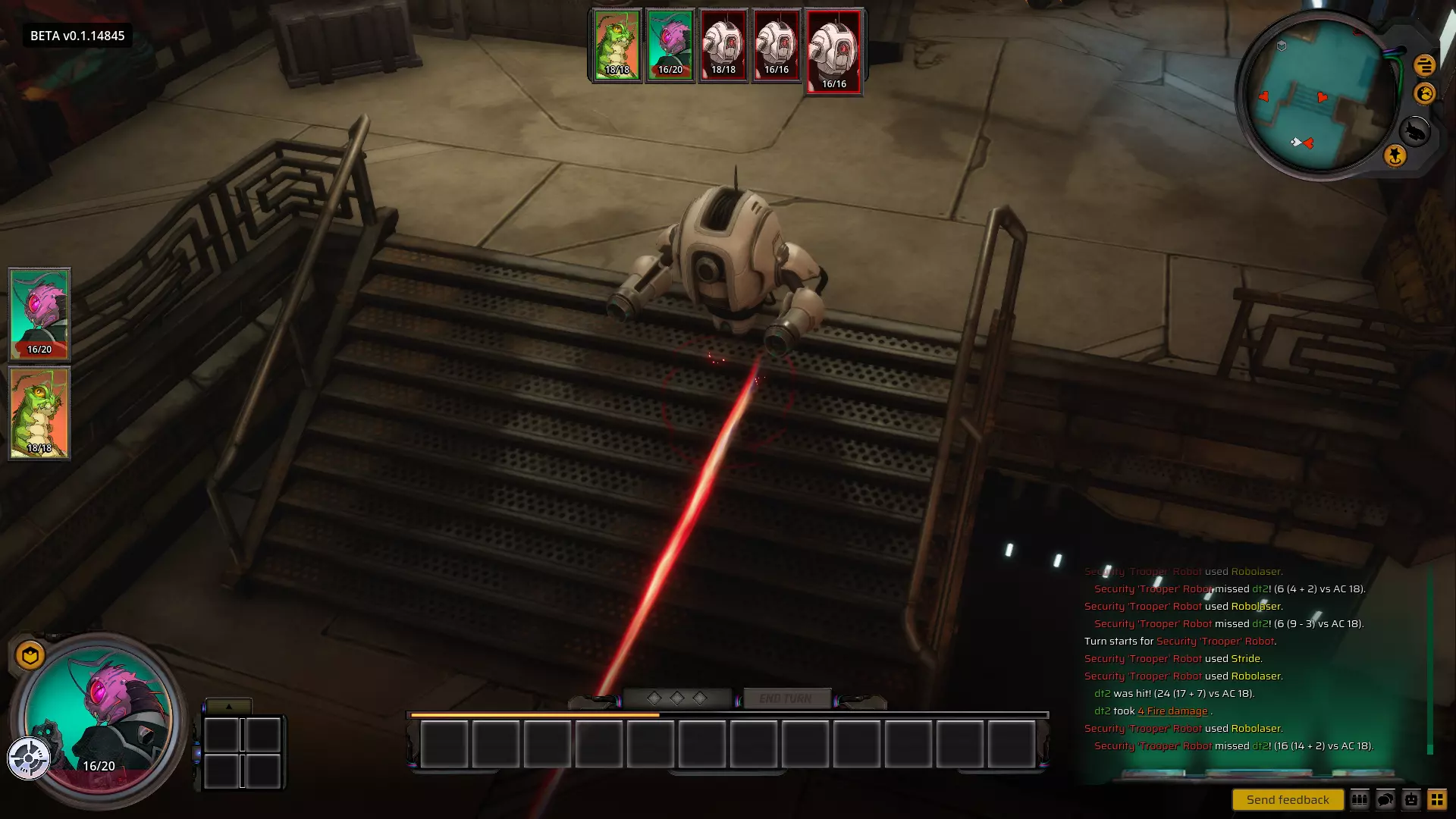The height and width of the screenshot is (819, 1456).
Task: Open the large active character portrait
Action: click(x=99, y=717)
